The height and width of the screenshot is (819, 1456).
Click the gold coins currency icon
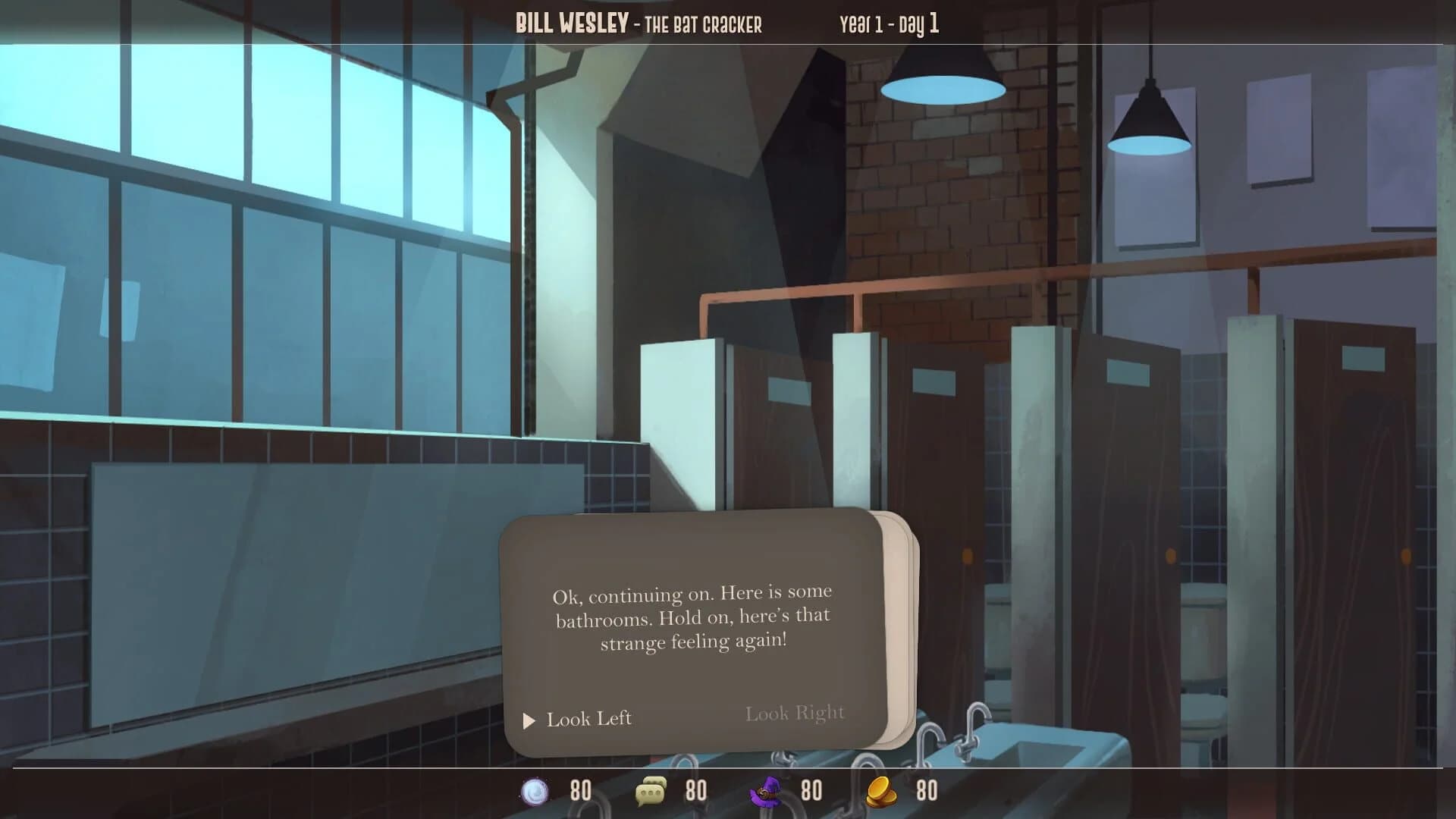(x=882, y=791)
